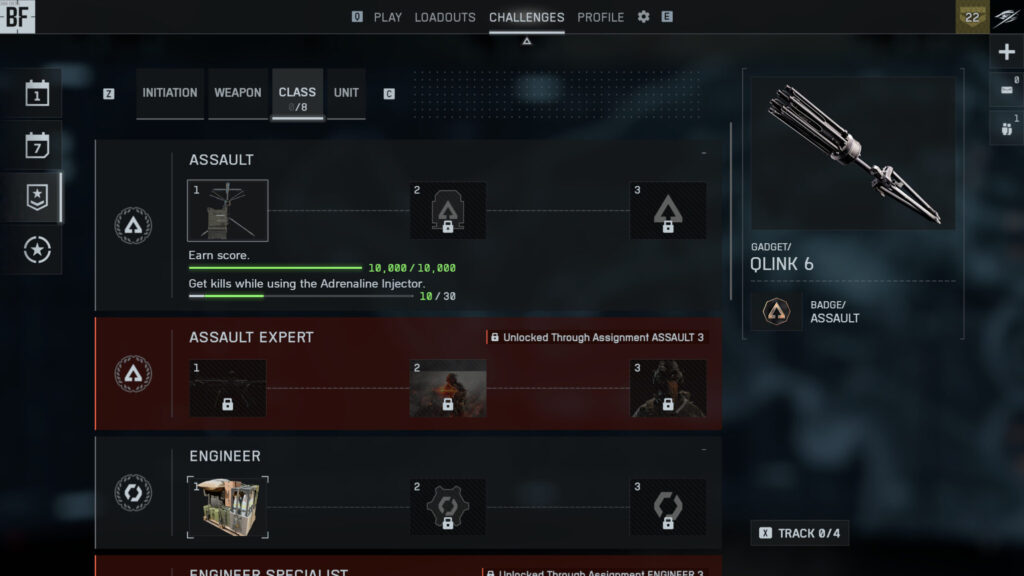1024x576 pixels.
Task: Select Assault assignment tier one reward
Action: point(228,210)
